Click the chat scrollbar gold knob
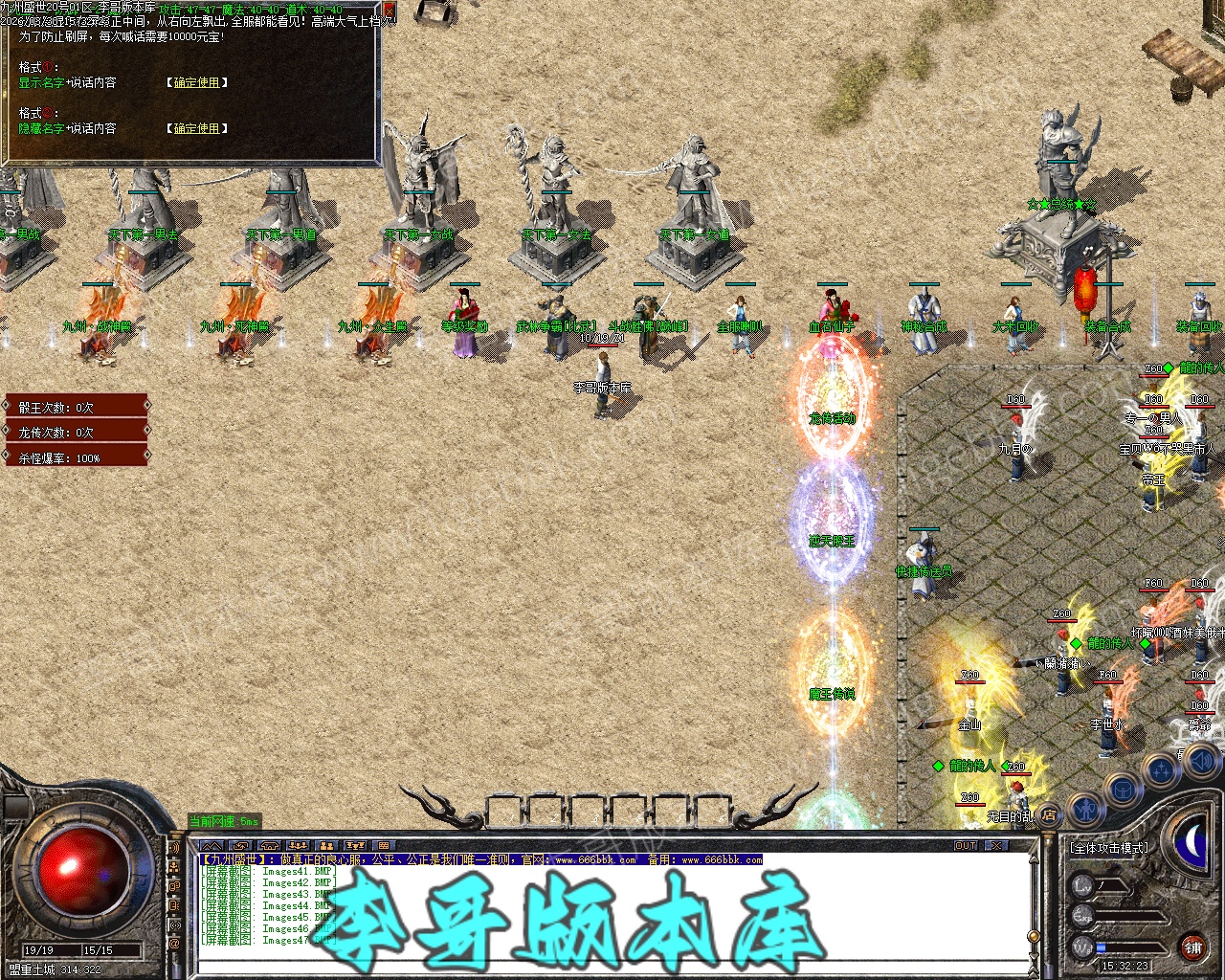 point(1033,936)
